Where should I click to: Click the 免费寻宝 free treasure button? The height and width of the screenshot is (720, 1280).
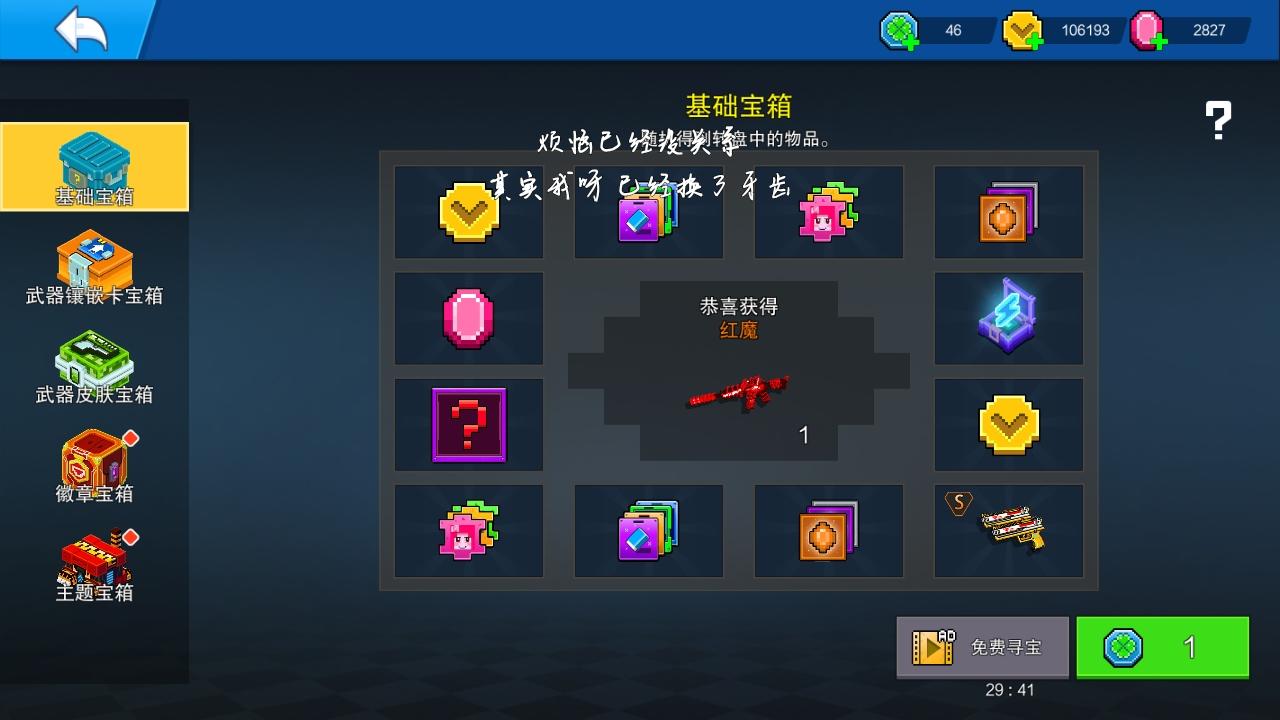click(982, 647)
